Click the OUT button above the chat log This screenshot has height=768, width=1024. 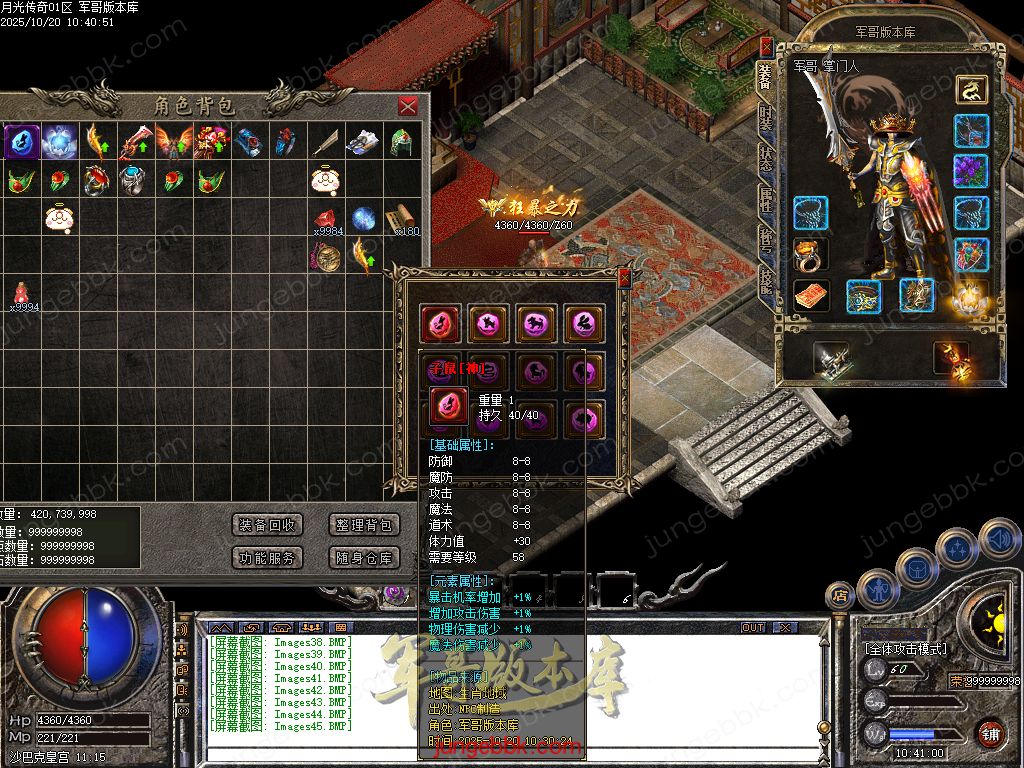tap(752, 628)
